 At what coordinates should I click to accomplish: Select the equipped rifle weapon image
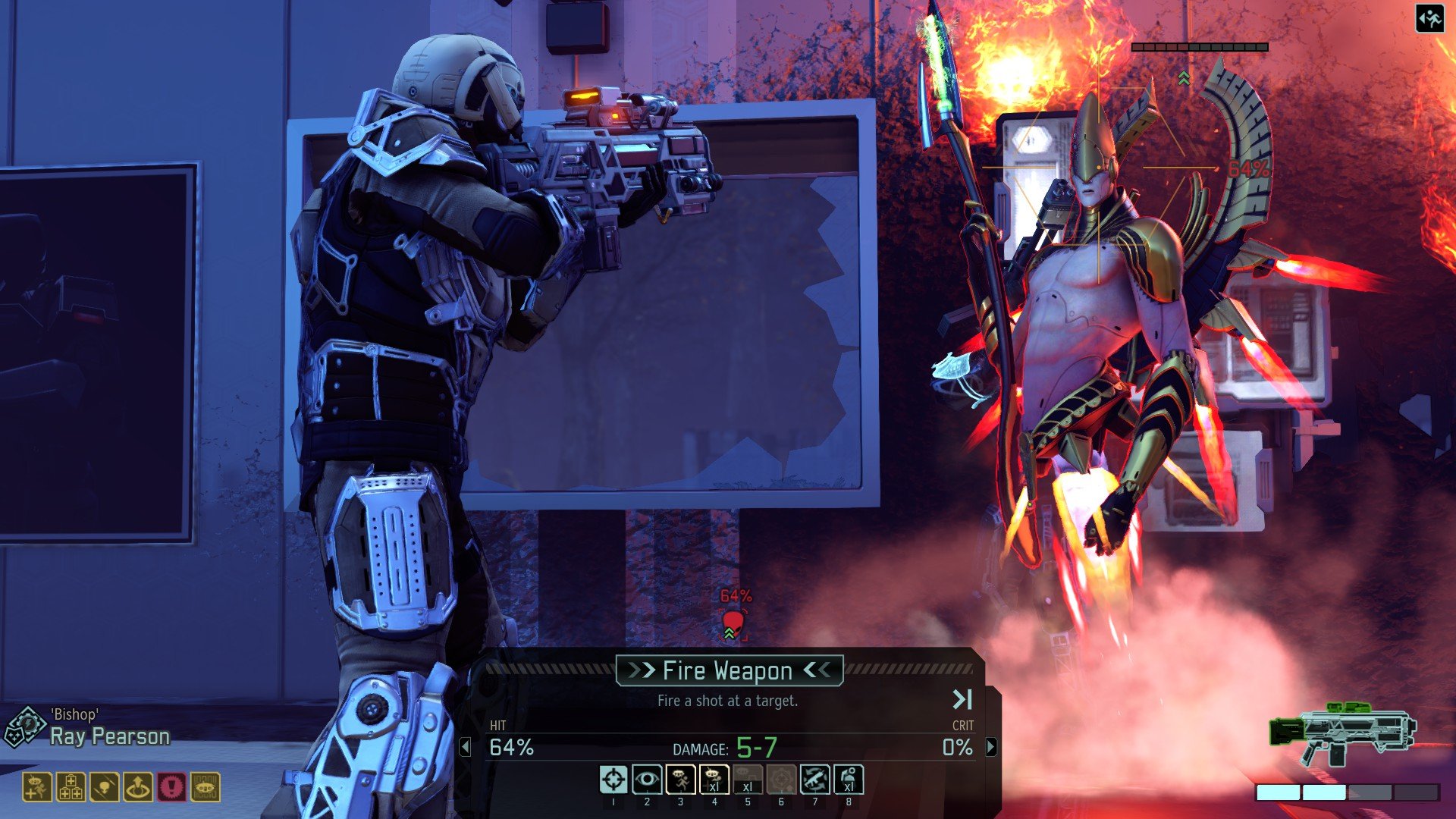tap(1342, 733)
